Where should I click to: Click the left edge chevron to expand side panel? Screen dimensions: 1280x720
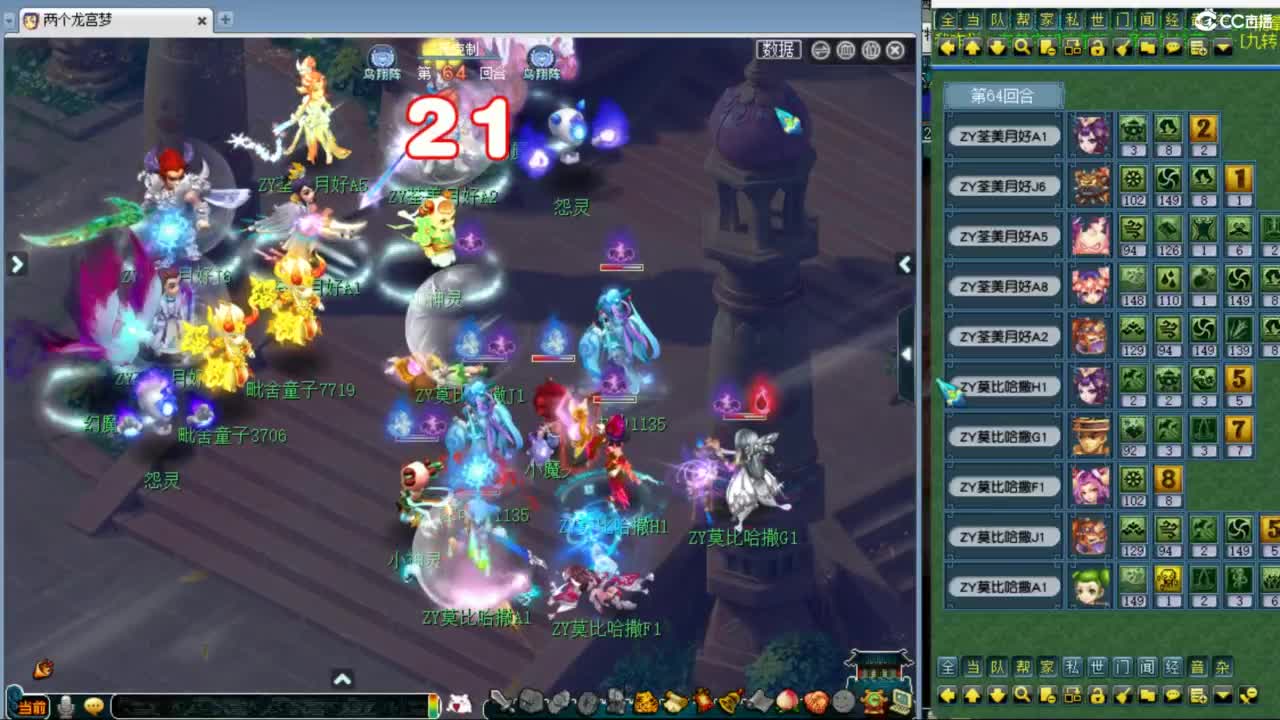tap(18, 265)
